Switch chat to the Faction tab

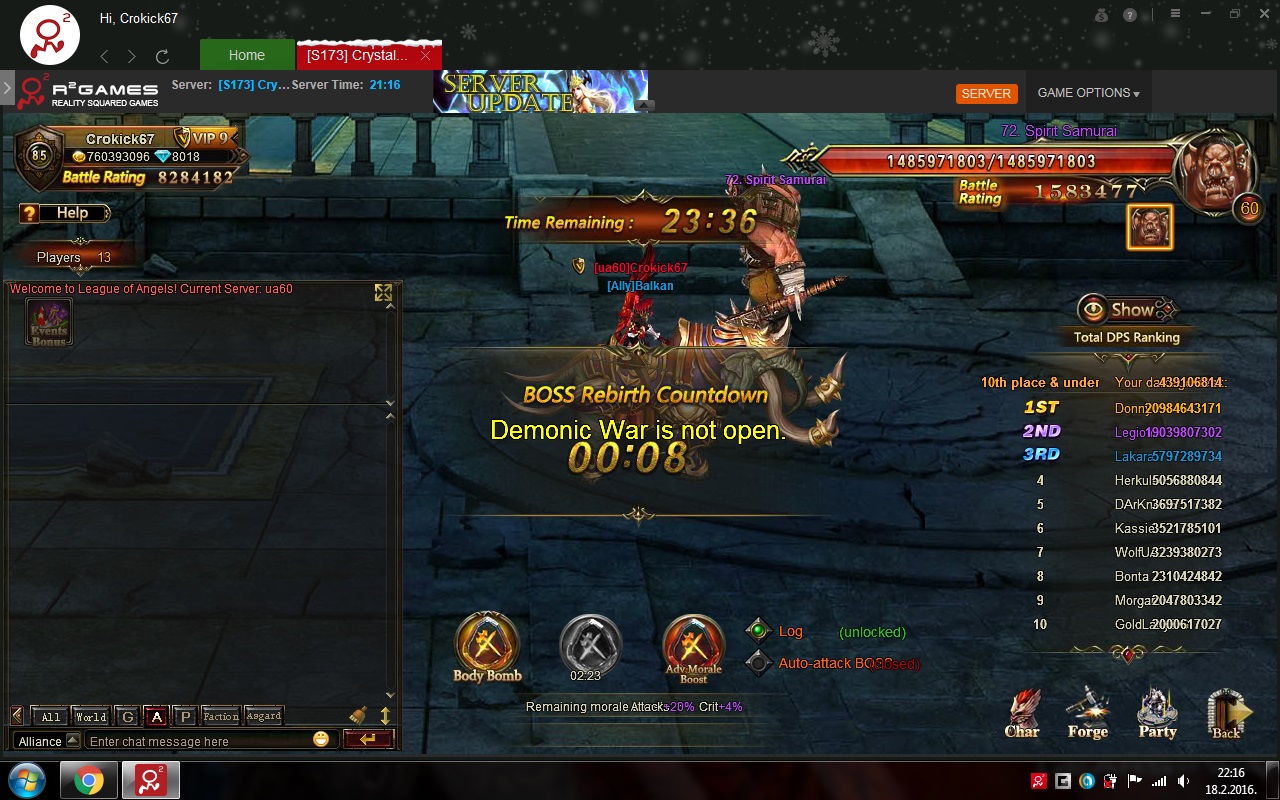pyautogui.click(x=220, y=716)
